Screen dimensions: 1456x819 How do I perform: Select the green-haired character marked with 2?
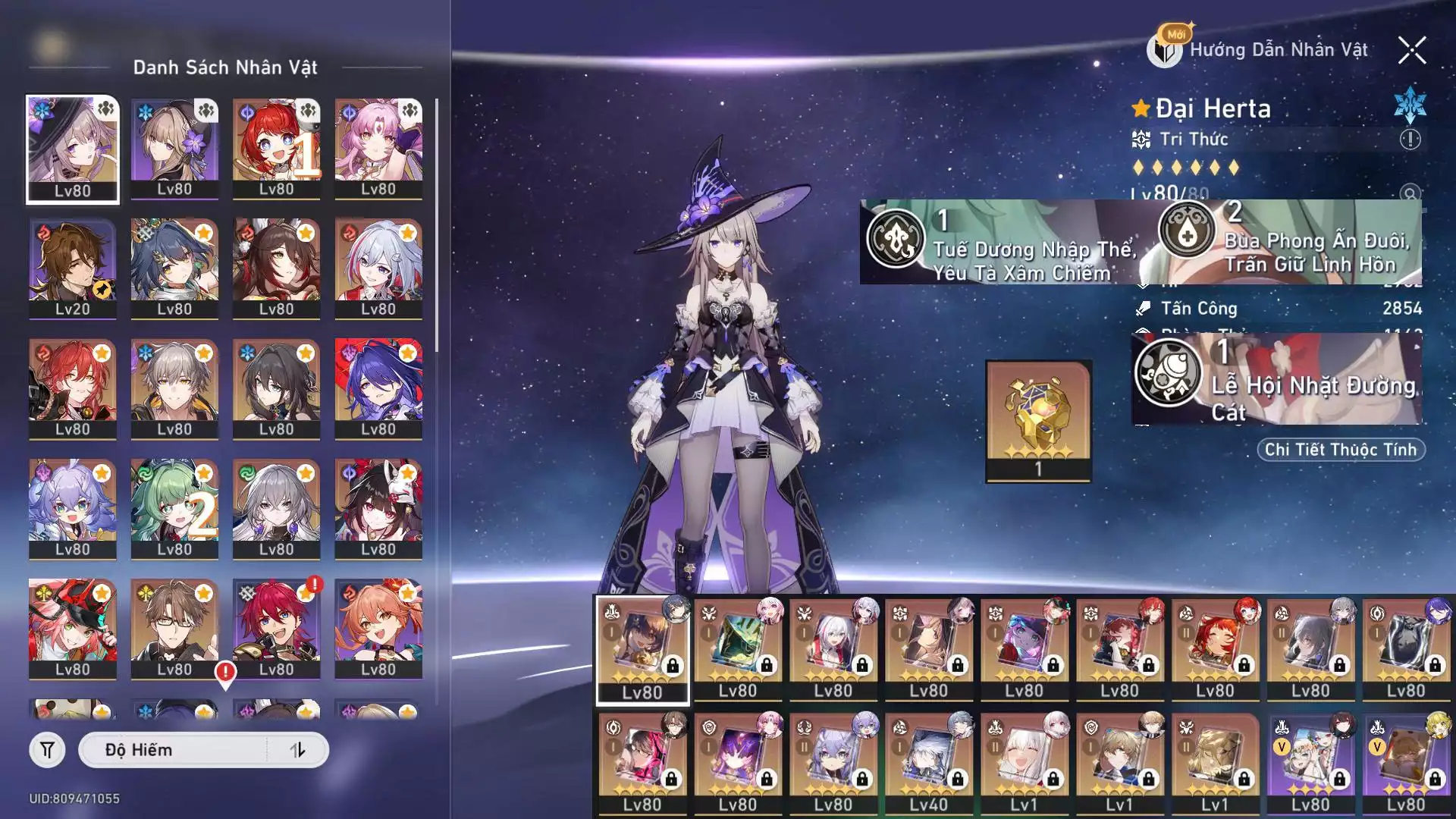(x=174, y=509)
